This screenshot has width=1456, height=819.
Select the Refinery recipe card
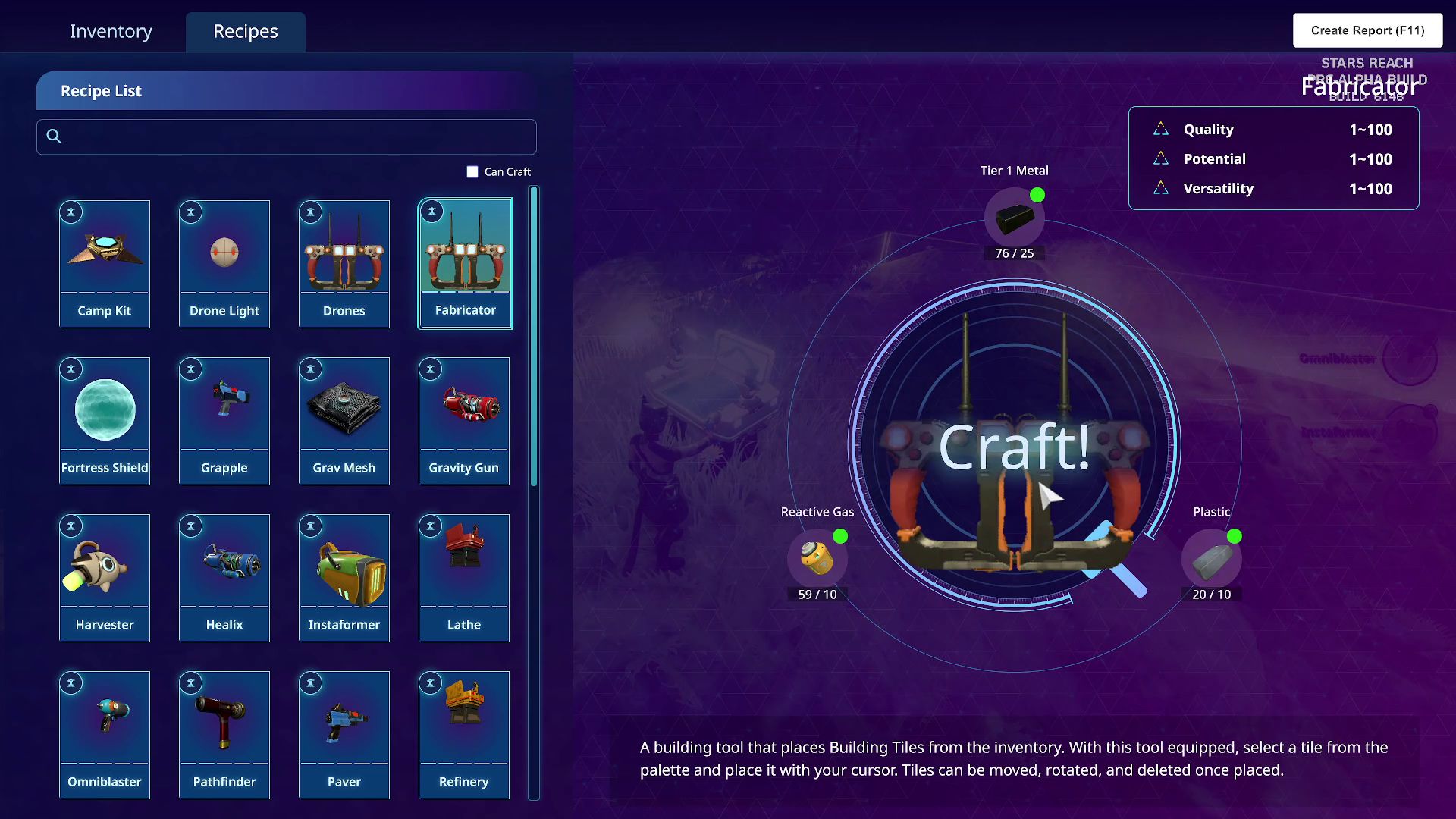(x=464, y=735)
